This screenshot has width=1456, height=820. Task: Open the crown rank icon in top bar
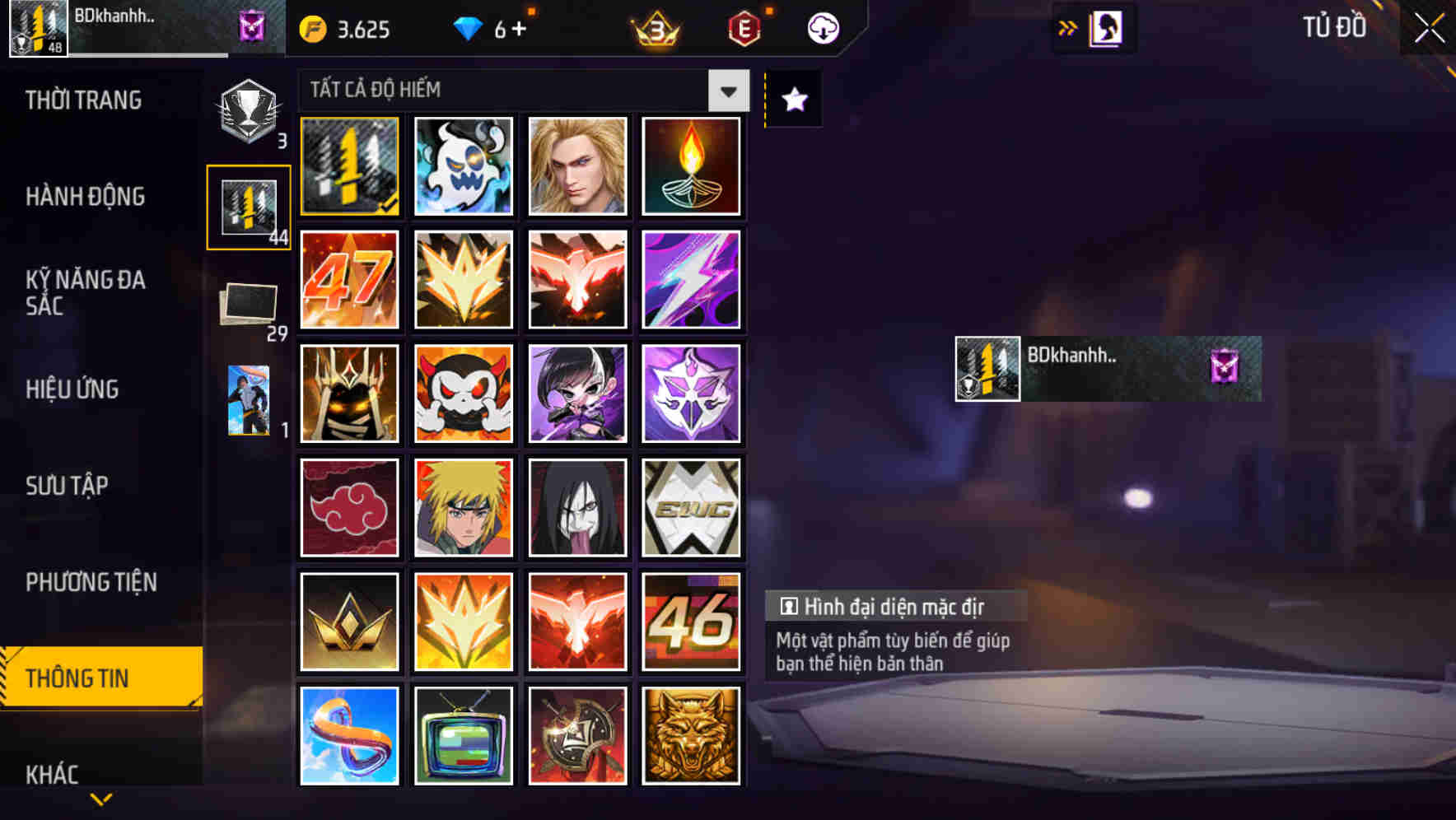pos(653,27)
